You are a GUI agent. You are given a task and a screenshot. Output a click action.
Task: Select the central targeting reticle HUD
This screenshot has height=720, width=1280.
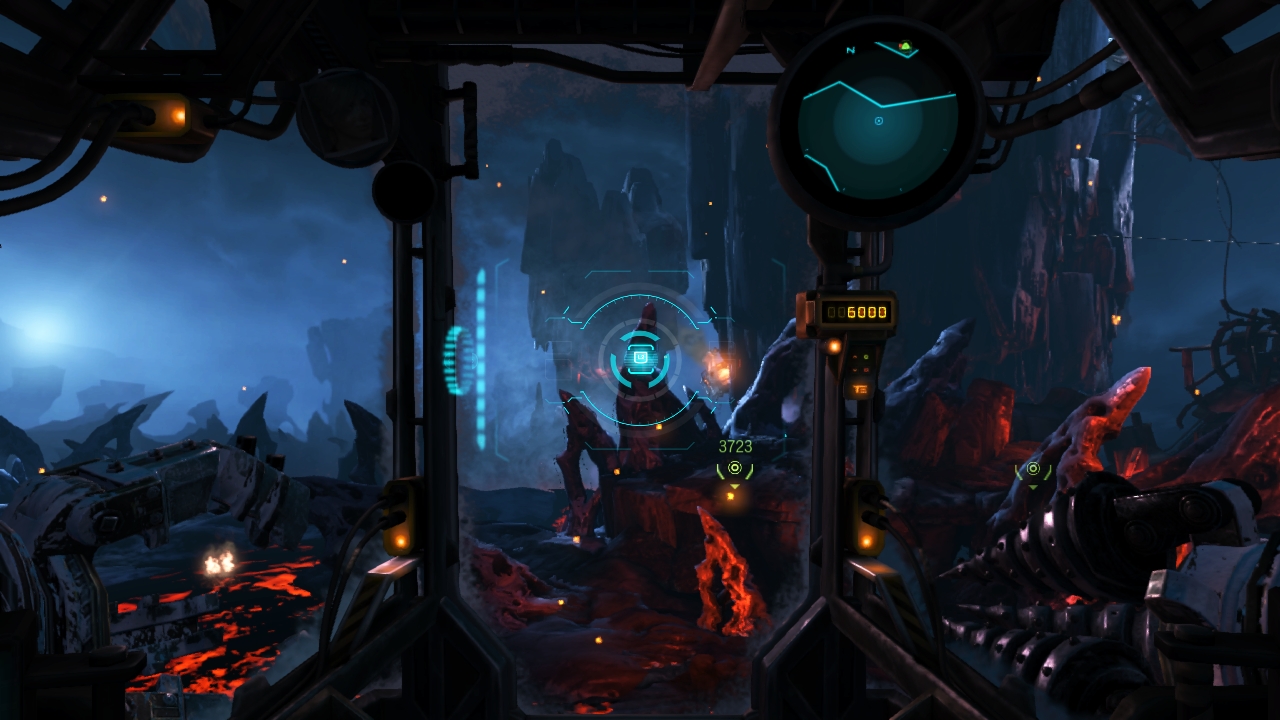pyautogui.click(x=640, y=360)
